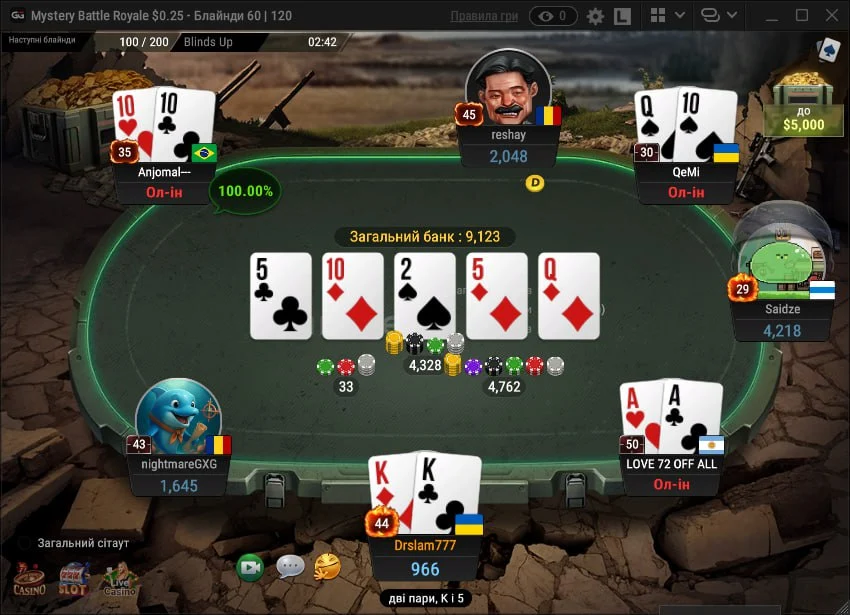Click the spectator eye counter
Image resolution: width=850 pixels, height=615 pixels.
pyautogui.click(x=553, y=16)
